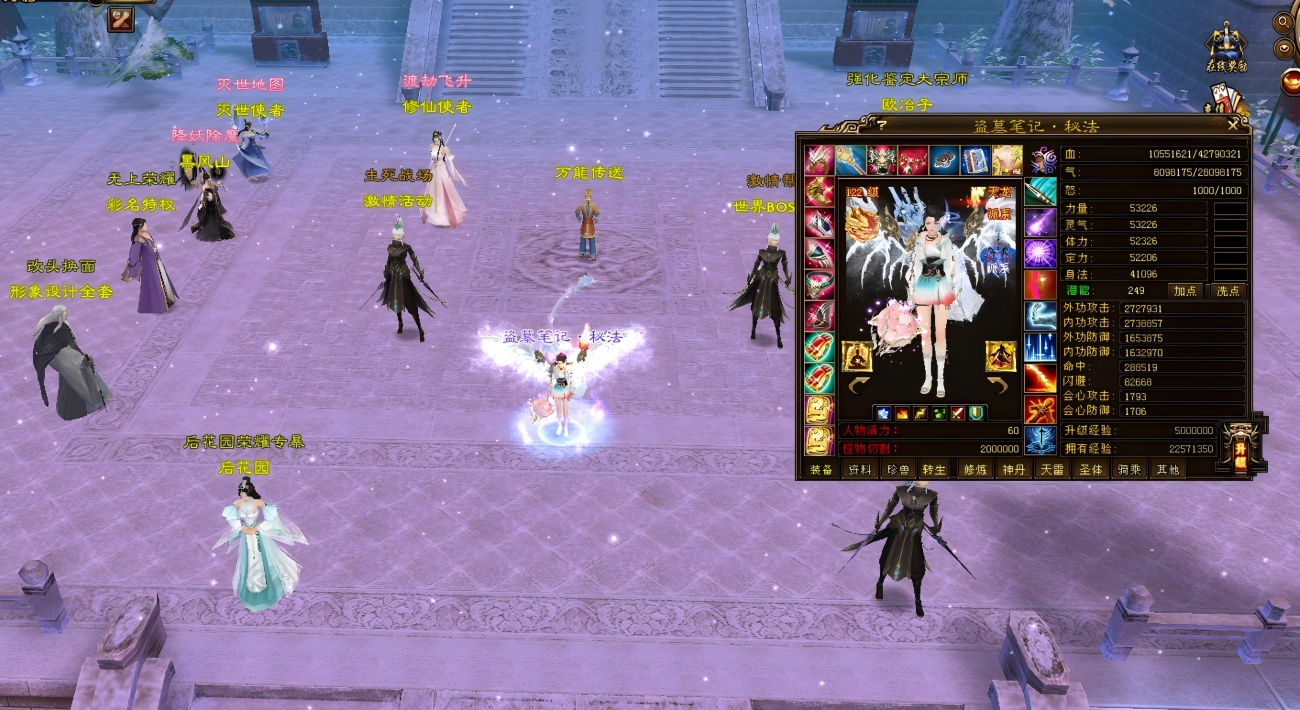Open the 珍兽 pet tab
Screen dimensions: 1300x710
point(898,470)
